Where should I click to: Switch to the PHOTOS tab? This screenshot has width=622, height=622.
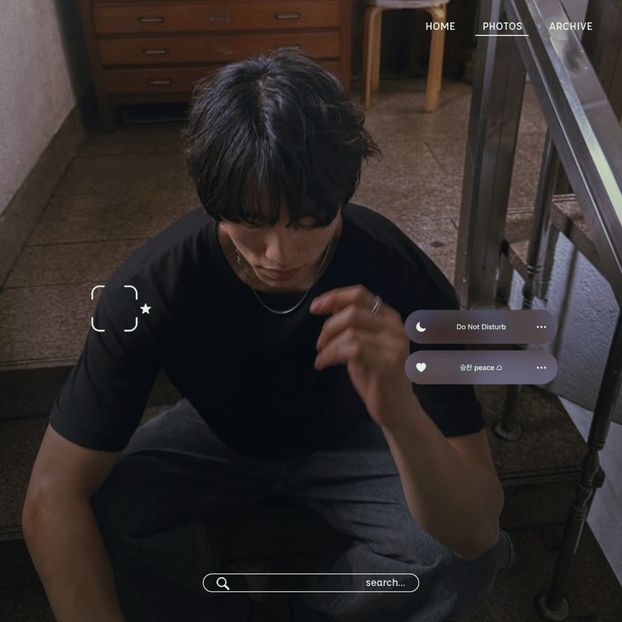coord(502,26)
